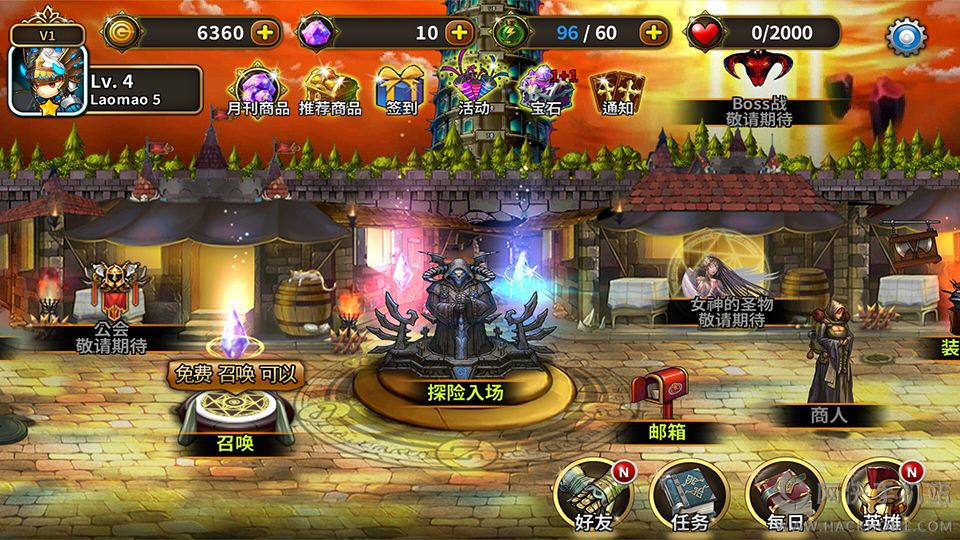Open the 召唤 summon altar
Viewport: 960px width, 540px height.
236,415
